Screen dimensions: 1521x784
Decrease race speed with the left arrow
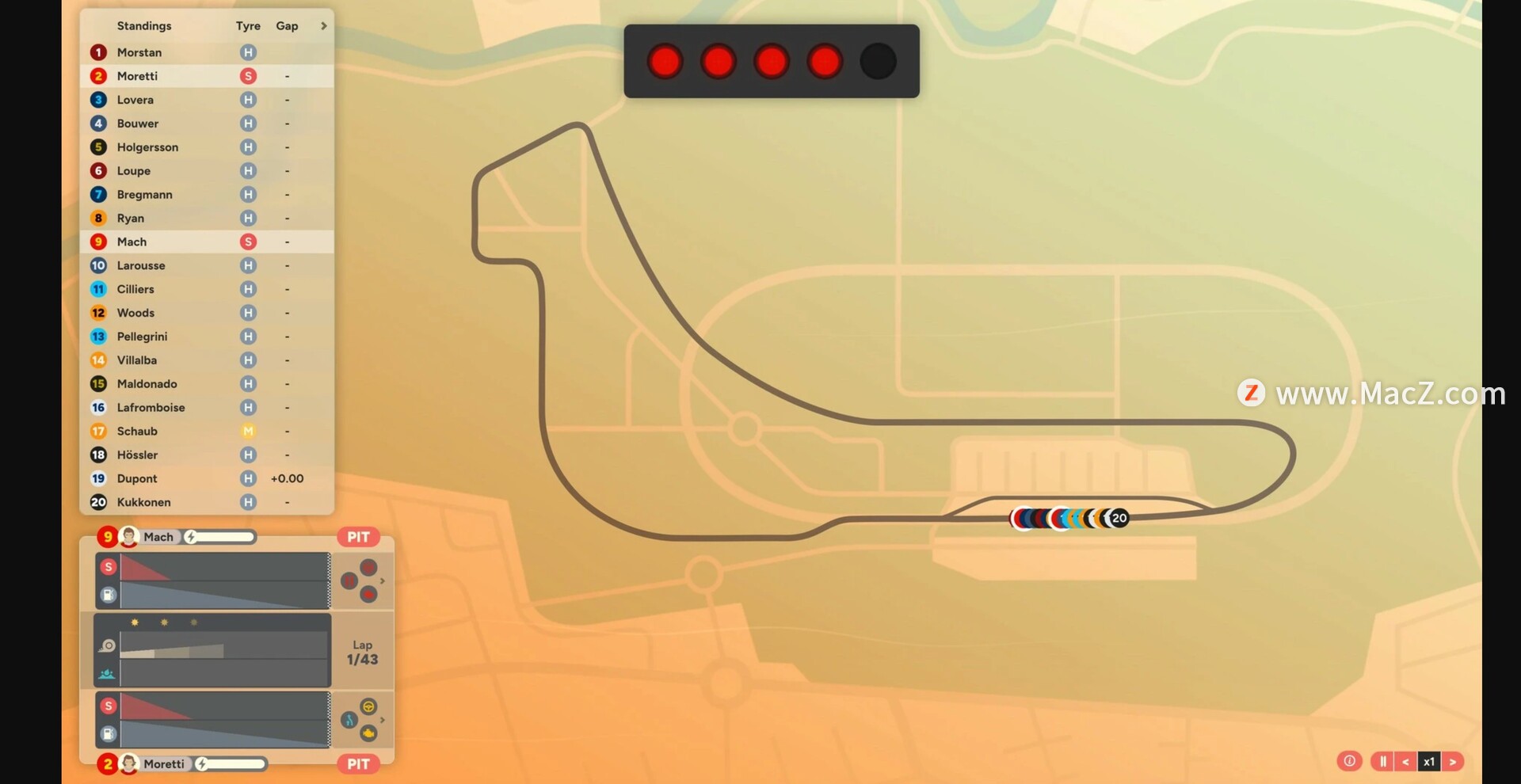pyautogui.click(x=1405, y=762)
